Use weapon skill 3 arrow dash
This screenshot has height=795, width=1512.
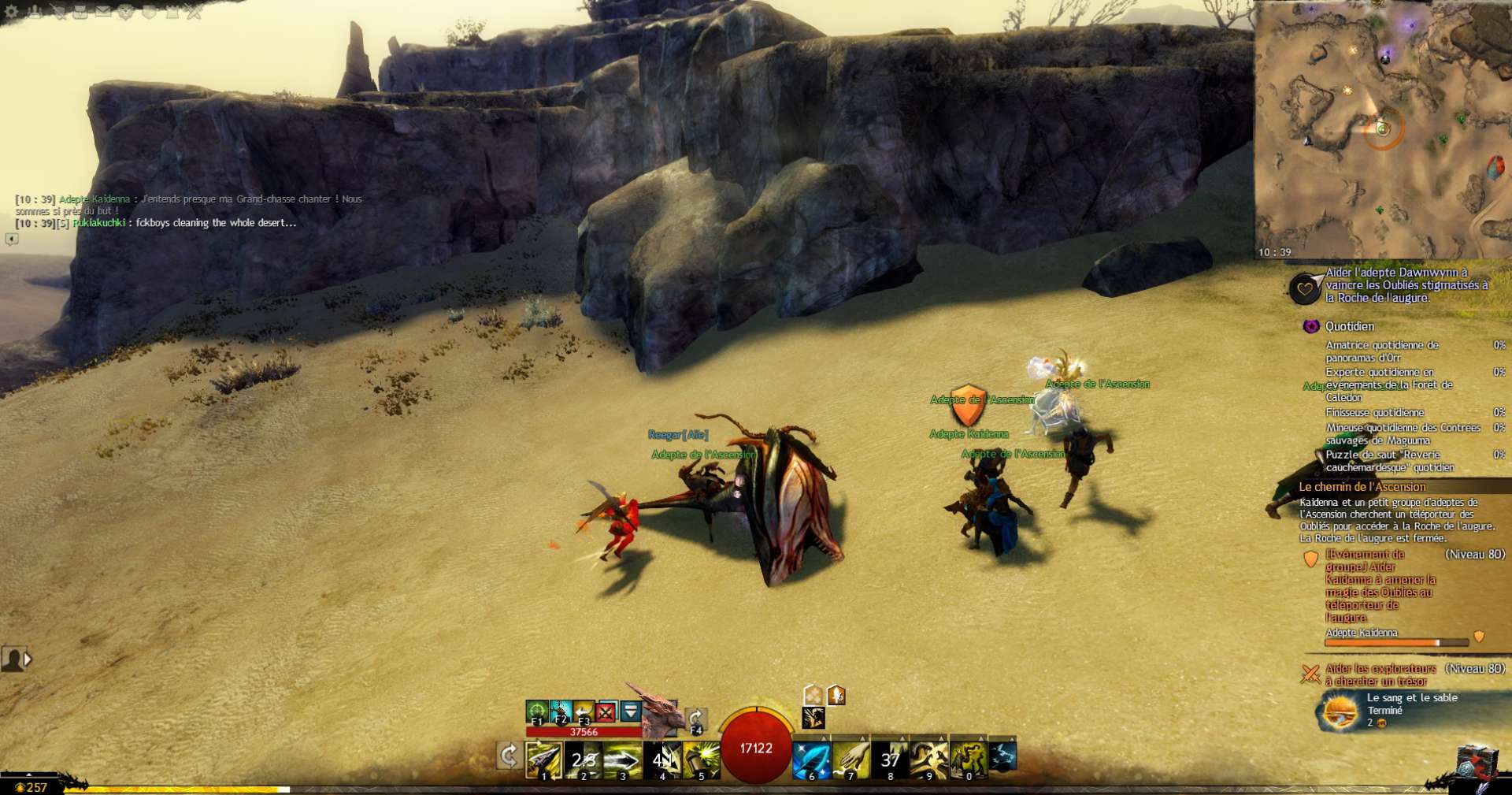point(622,760)
